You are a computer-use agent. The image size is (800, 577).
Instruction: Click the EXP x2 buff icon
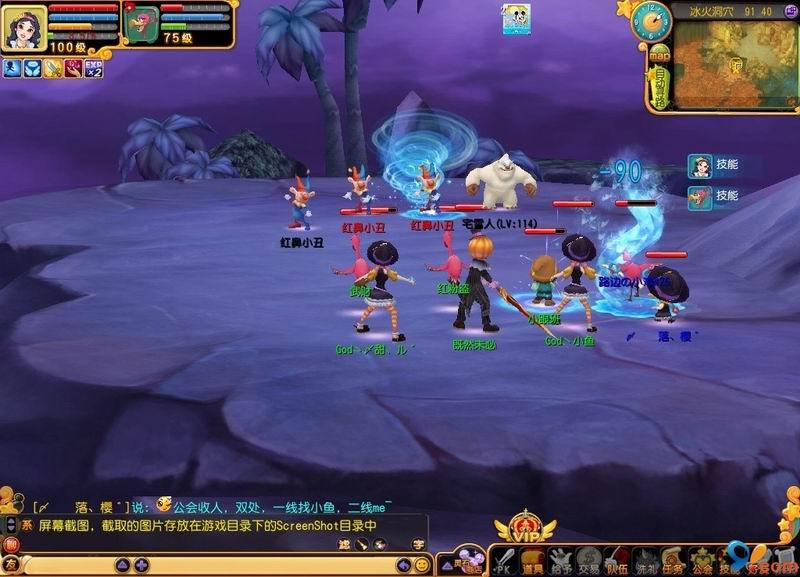pyautogui.click(x=93, y=68)
